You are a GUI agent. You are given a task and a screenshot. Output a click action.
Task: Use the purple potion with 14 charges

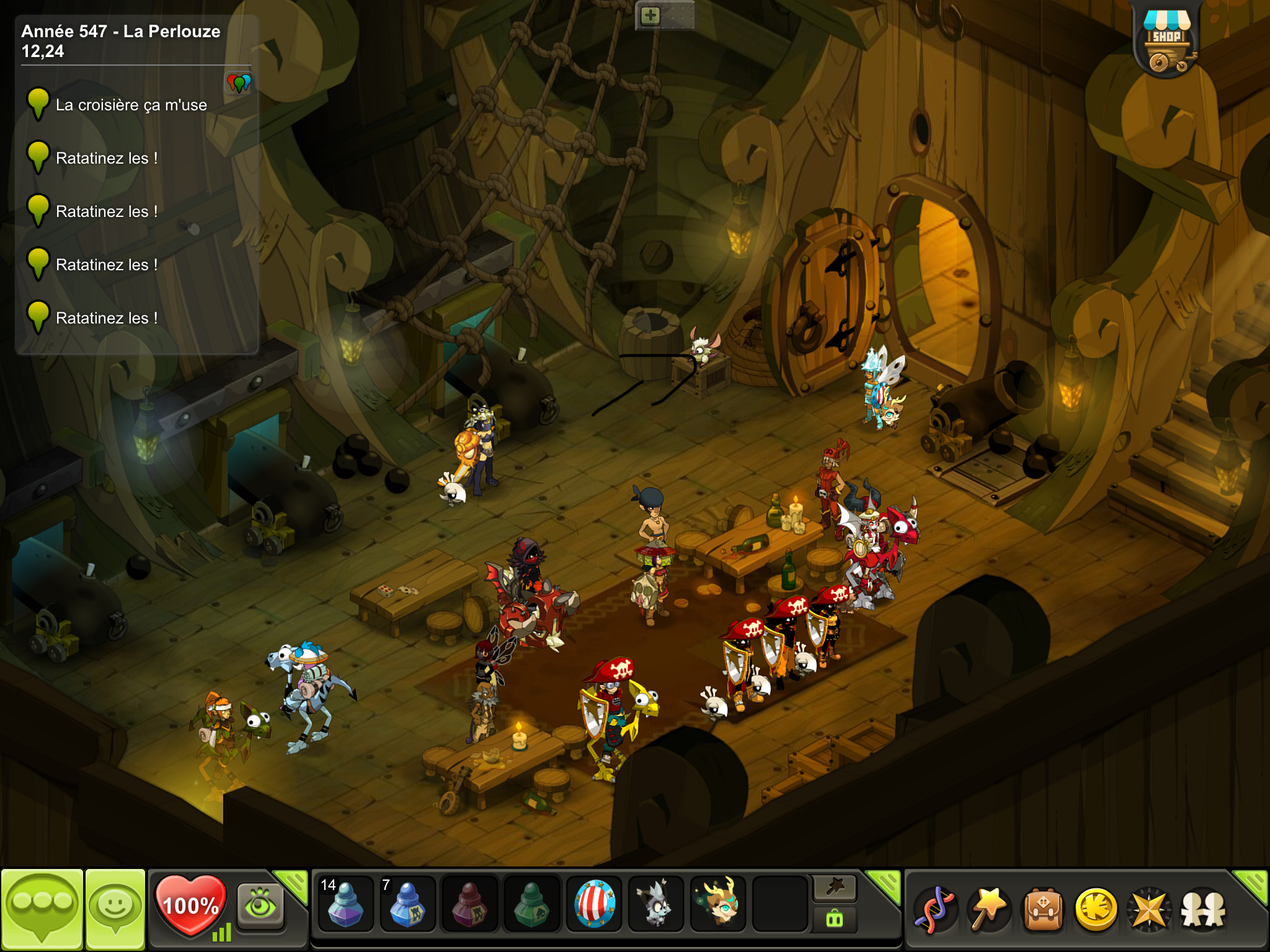pyautogui.click(x=345, y=904)
